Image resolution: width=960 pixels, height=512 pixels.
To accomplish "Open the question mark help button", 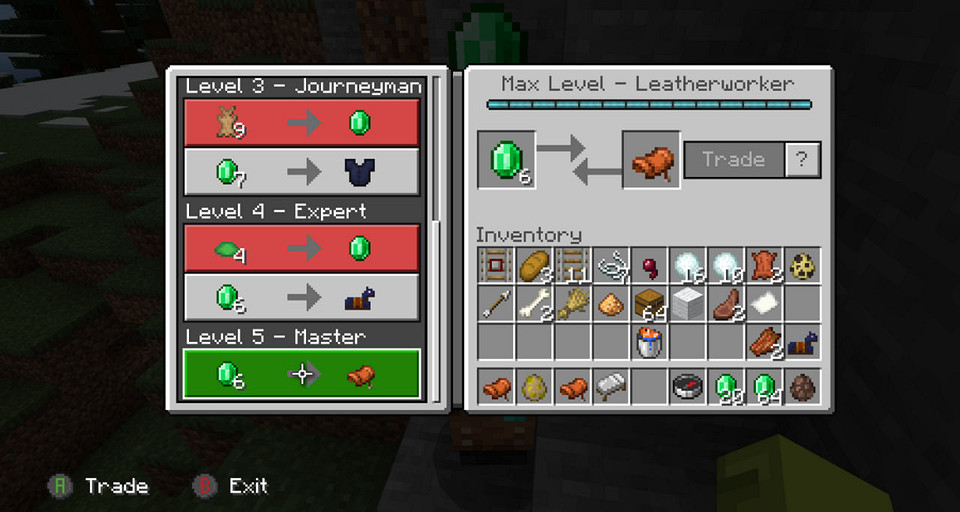I will (x=802, y=159).
